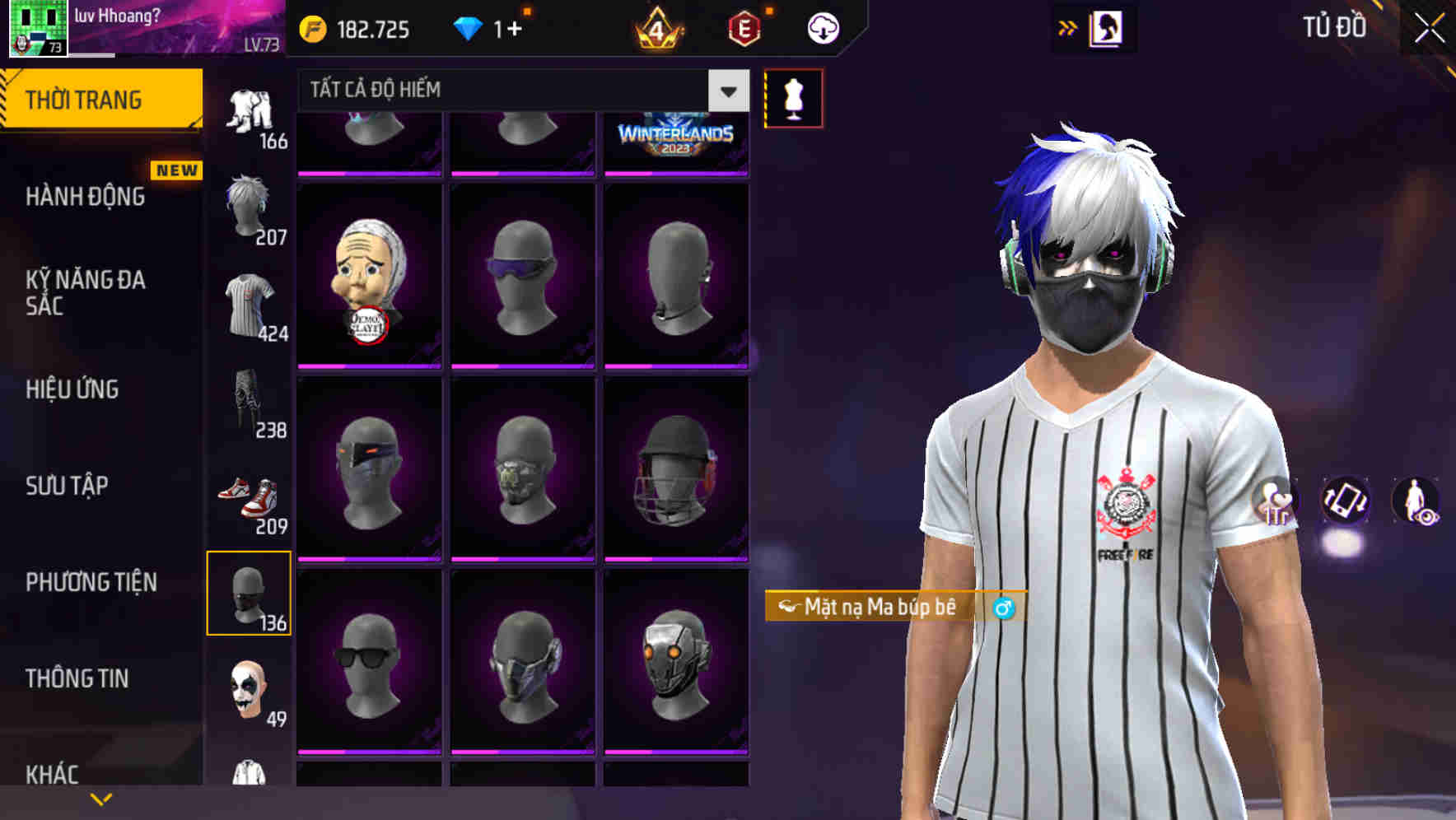Click the rotate device icon
This screenshot has height=820, width=1456.
(x=1346, y=502)
